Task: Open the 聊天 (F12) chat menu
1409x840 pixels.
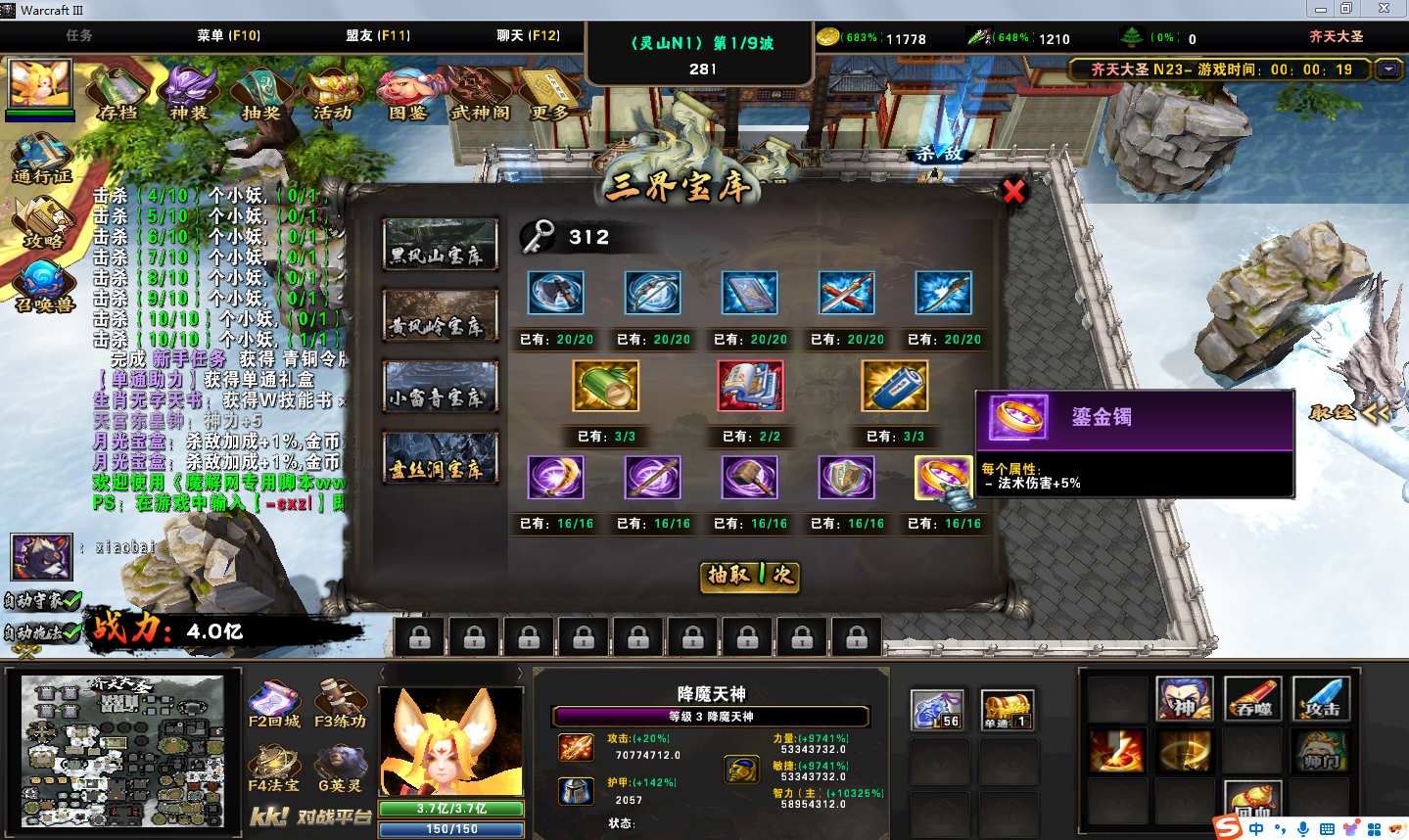Action: tap(528, 35)
